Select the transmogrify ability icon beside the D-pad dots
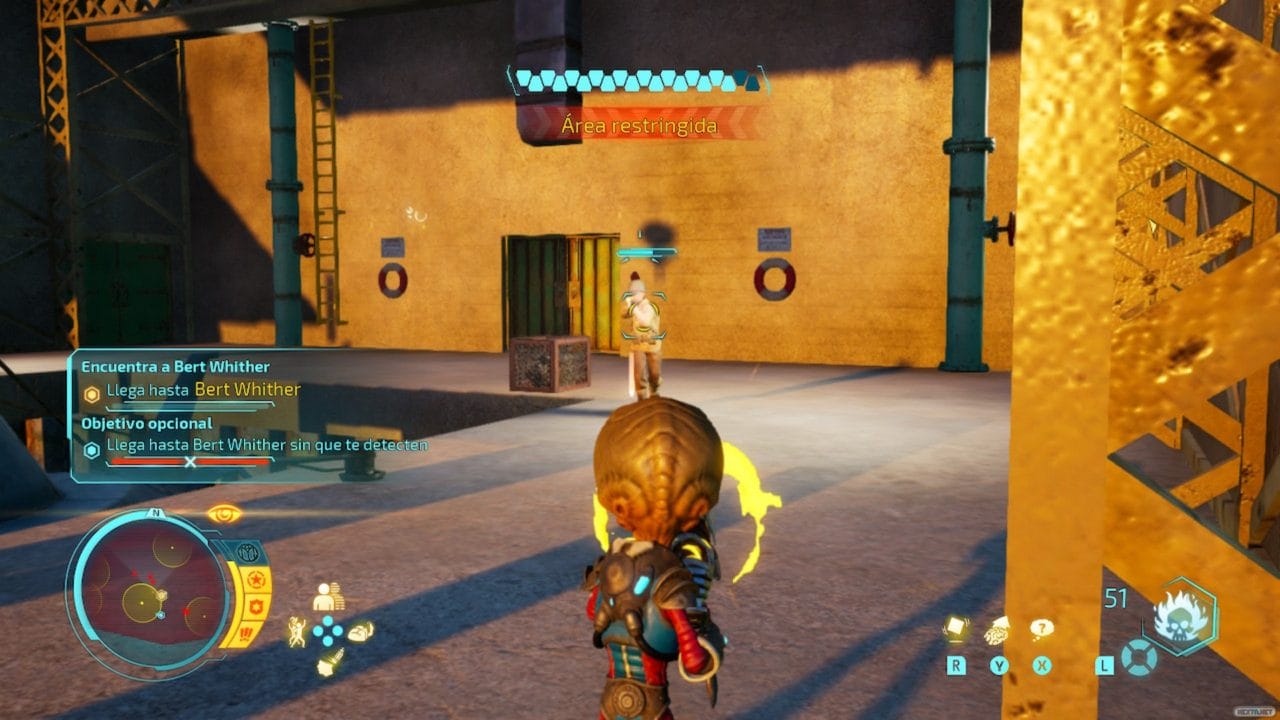Viewport: 1280px width, 720px height. pyautogui.click(x=360, y=631)
